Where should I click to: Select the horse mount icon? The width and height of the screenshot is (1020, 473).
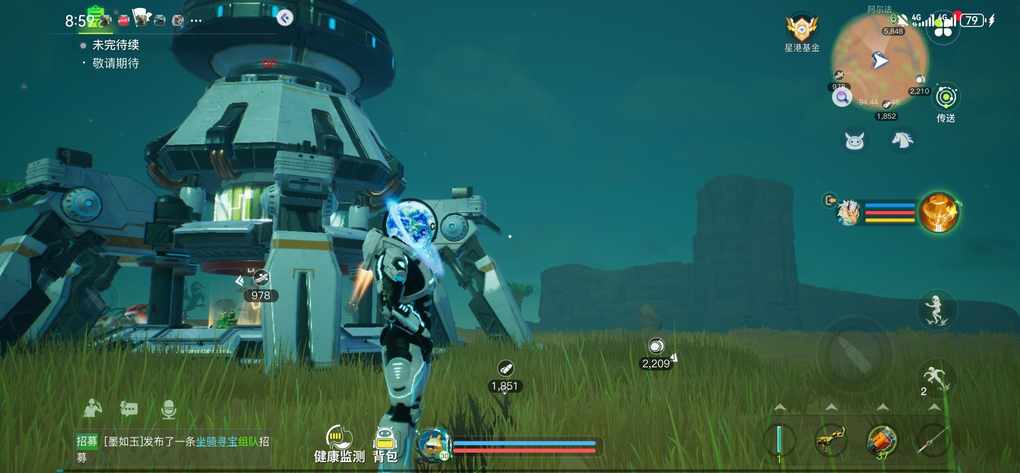[902, 140]
